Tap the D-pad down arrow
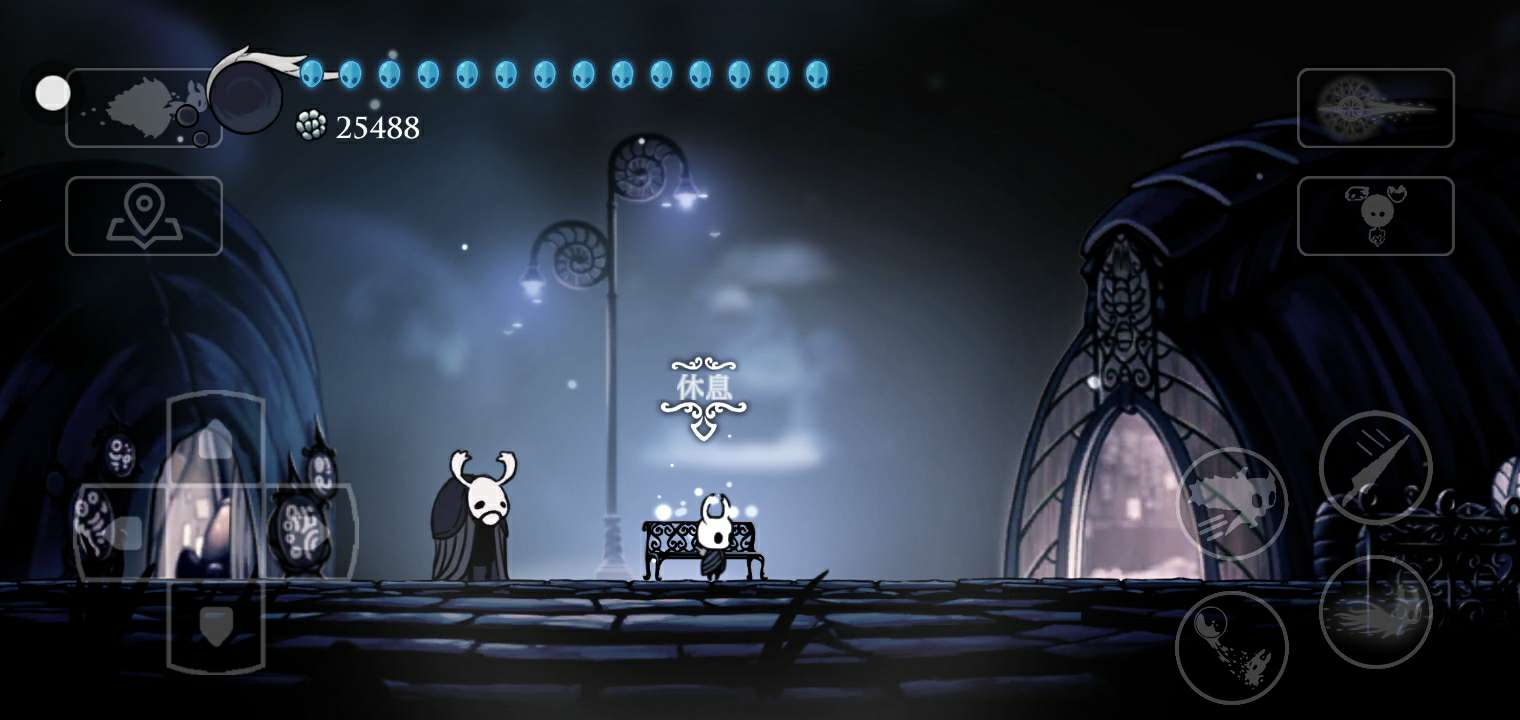The image size is (1520, 720). pyautogui.click(x=215, y=625)
